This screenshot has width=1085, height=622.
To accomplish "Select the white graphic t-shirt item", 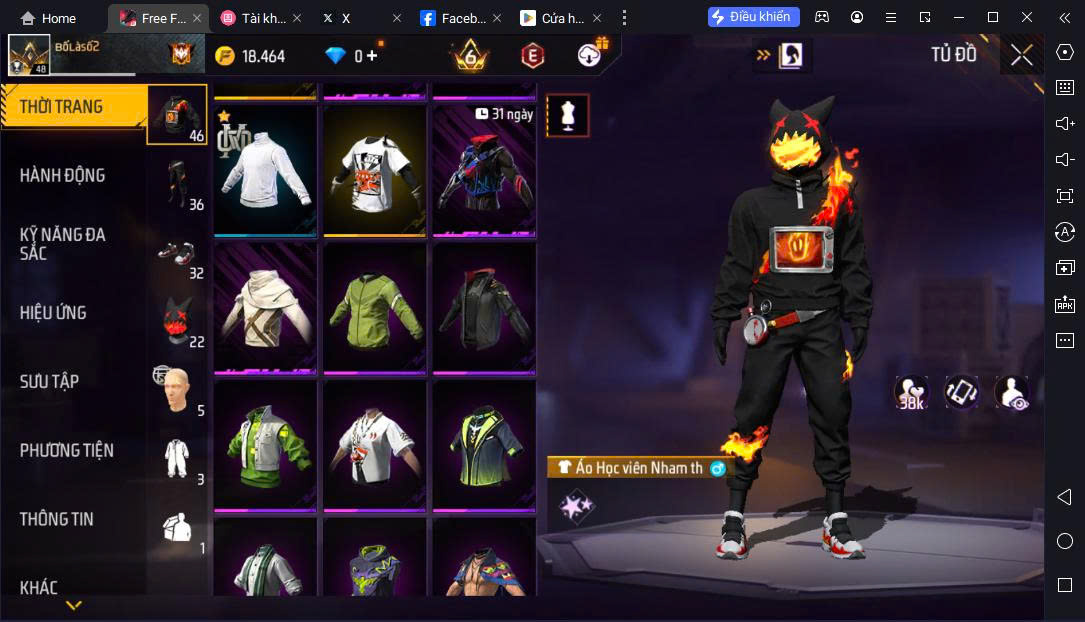I will click(375, 170).
